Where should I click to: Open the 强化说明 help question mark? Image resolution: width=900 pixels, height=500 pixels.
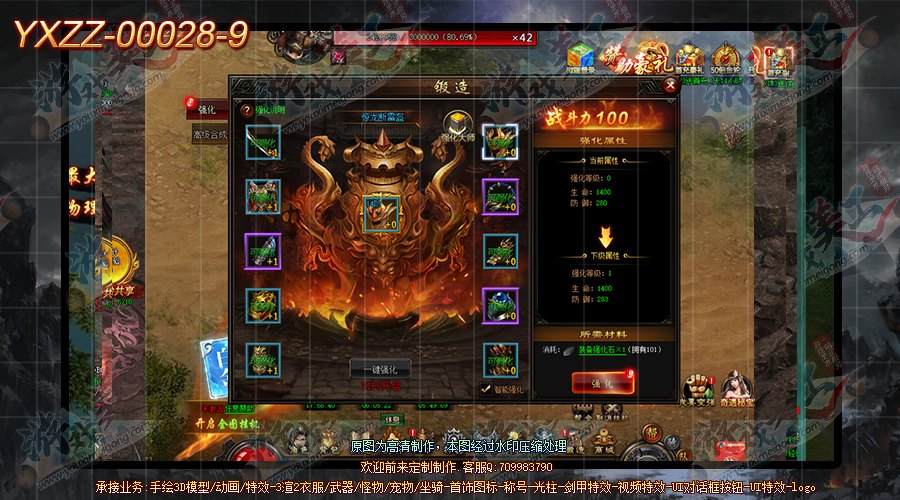246,110
